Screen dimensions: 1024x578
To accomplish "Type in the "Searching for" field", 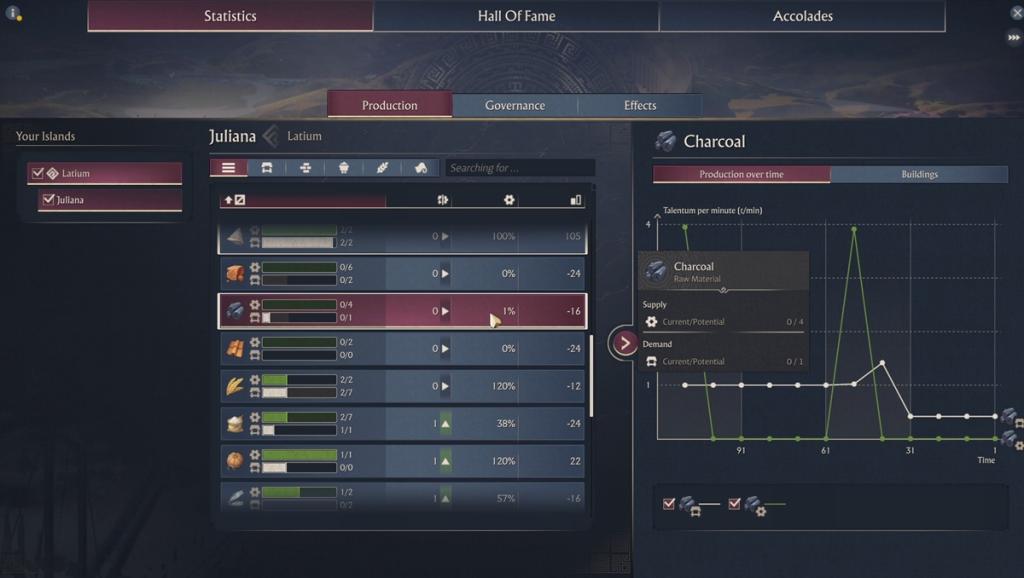I will (520, 168).
